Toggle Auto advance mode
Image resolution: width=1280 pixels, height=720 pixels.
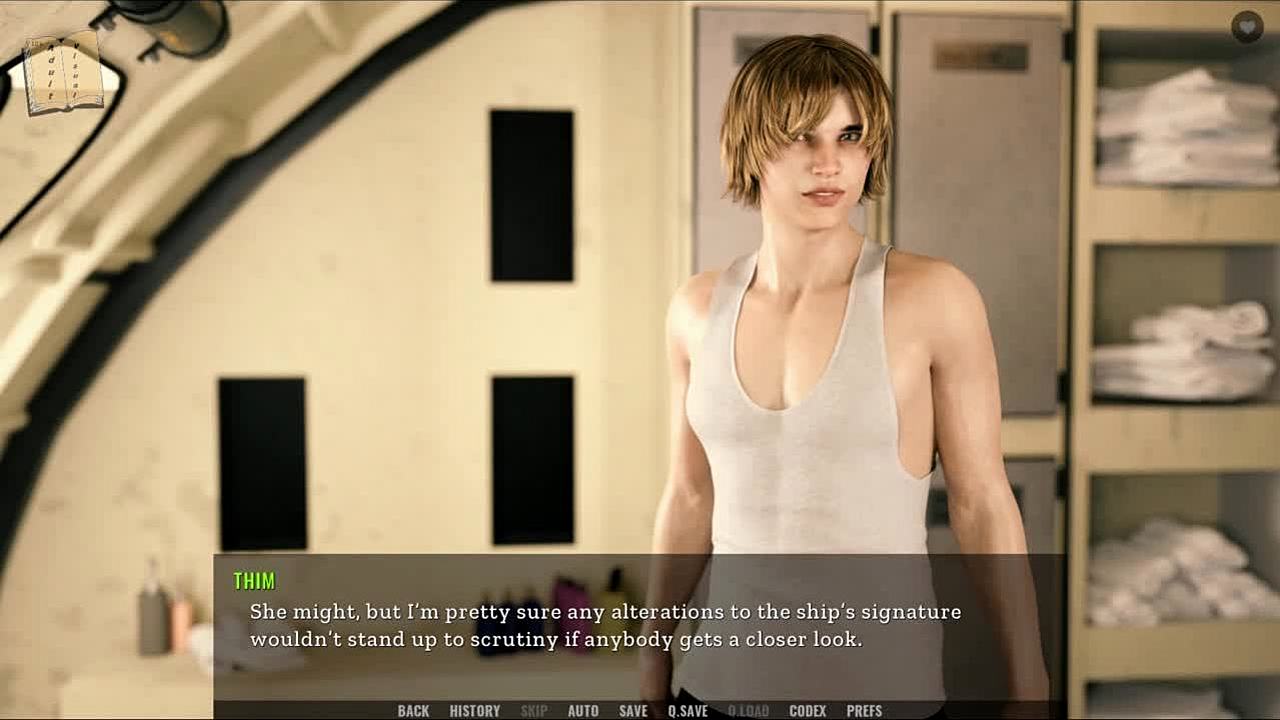583,711
